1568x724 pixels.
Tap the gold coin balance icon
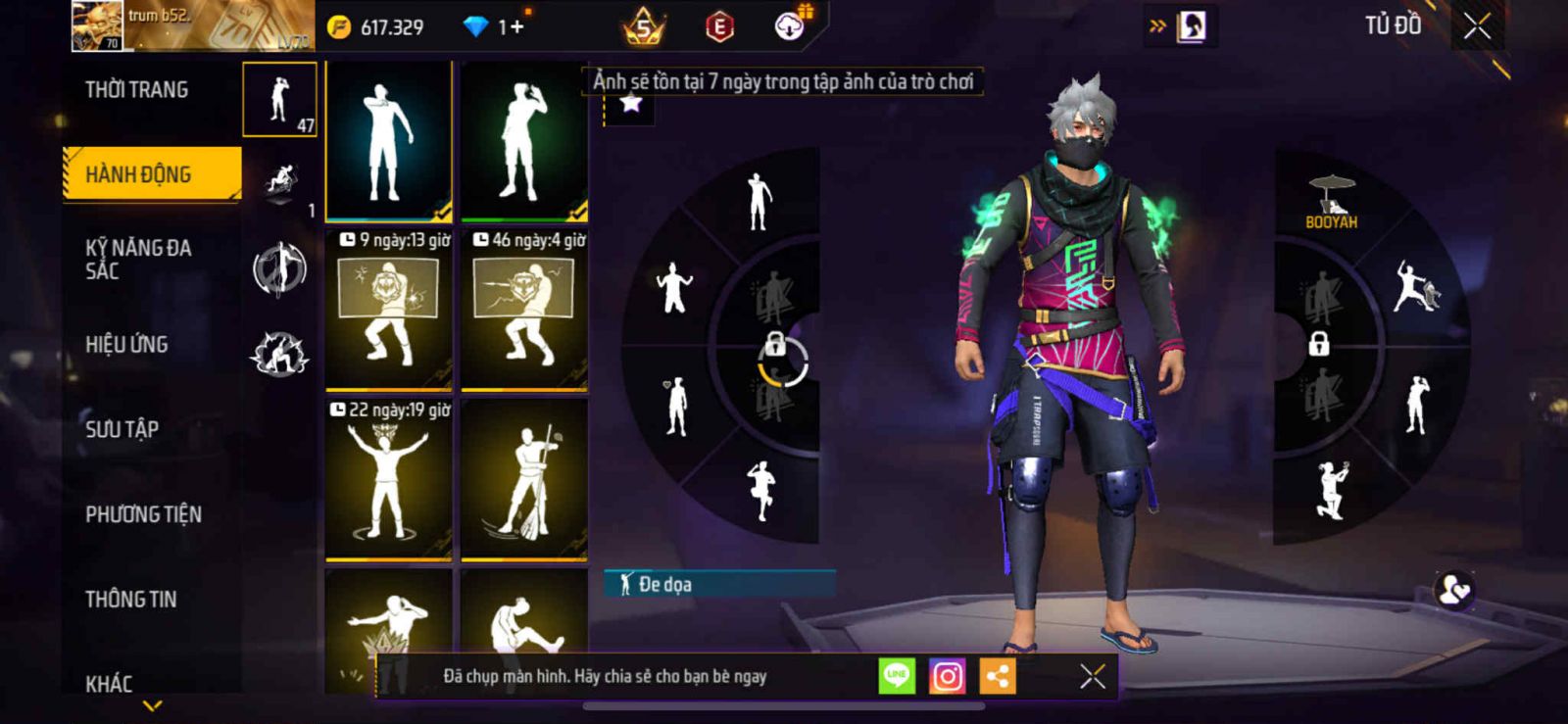coord(339,26)
